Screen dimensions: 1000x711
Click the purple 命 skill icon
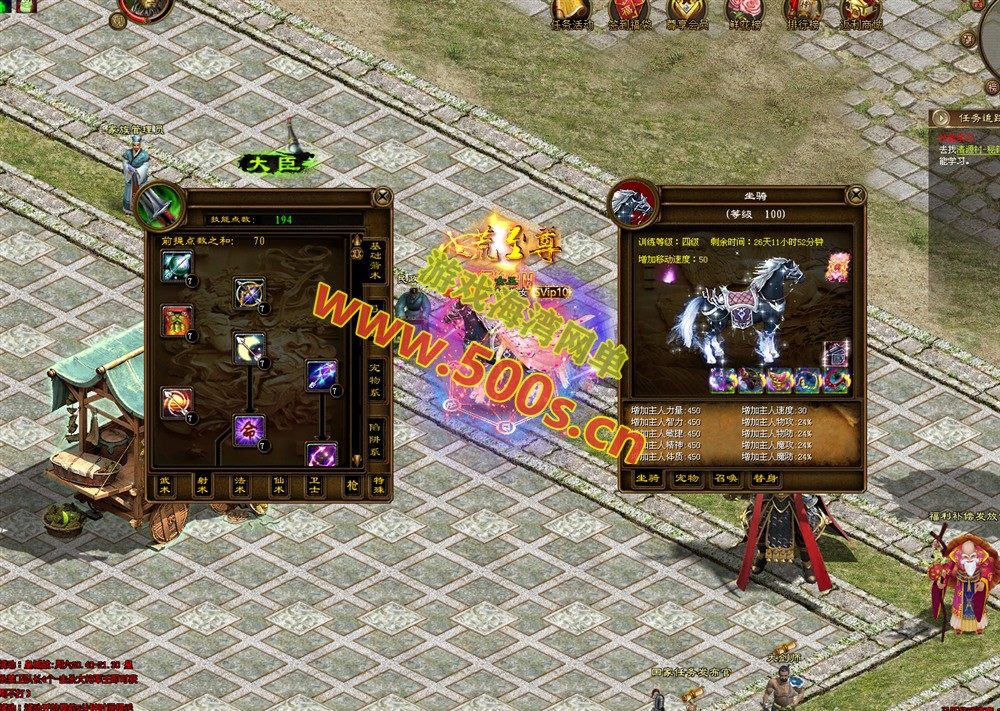point(249,429)
